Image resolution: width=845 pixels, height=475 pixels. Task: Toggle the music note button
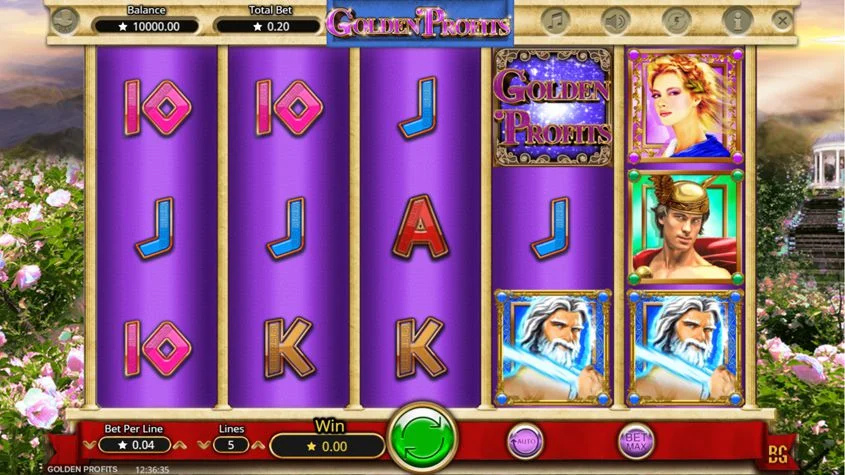point(555,19)
